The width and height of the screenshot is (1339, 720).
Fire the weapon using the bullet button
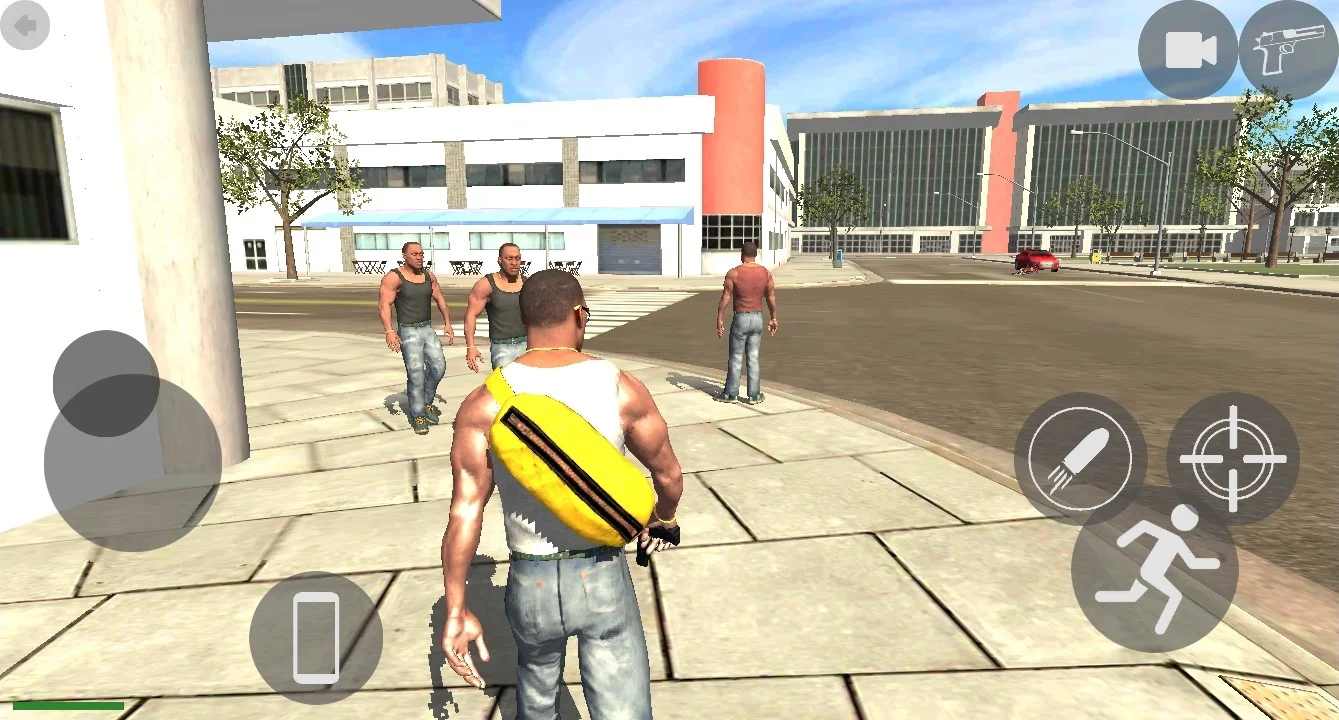click(x=1080, y=460)
